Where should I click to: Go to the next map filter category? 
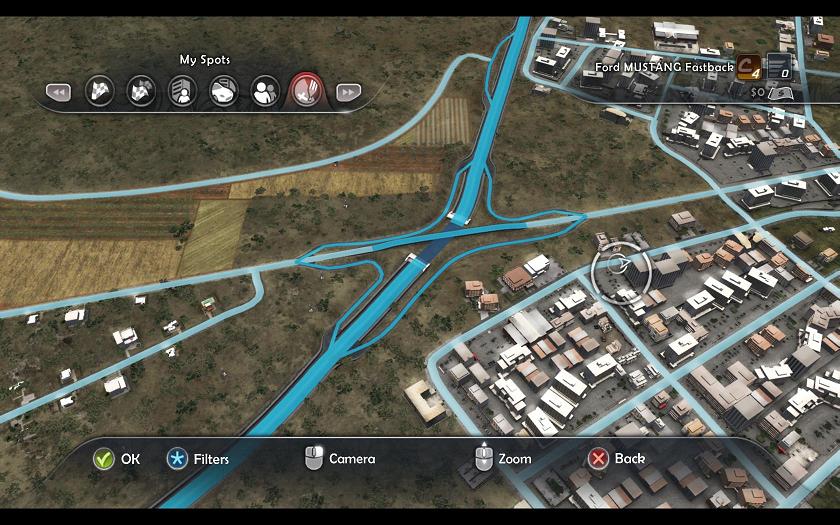pyautogui.click(x=347, y=92)
